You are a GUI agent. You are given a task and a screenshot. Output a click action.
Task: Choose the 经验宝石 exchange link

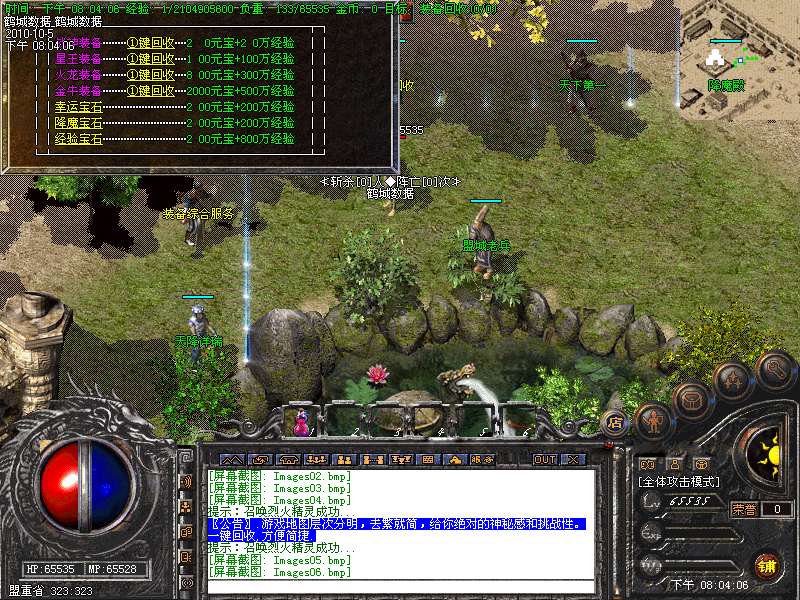pos(78,139)
